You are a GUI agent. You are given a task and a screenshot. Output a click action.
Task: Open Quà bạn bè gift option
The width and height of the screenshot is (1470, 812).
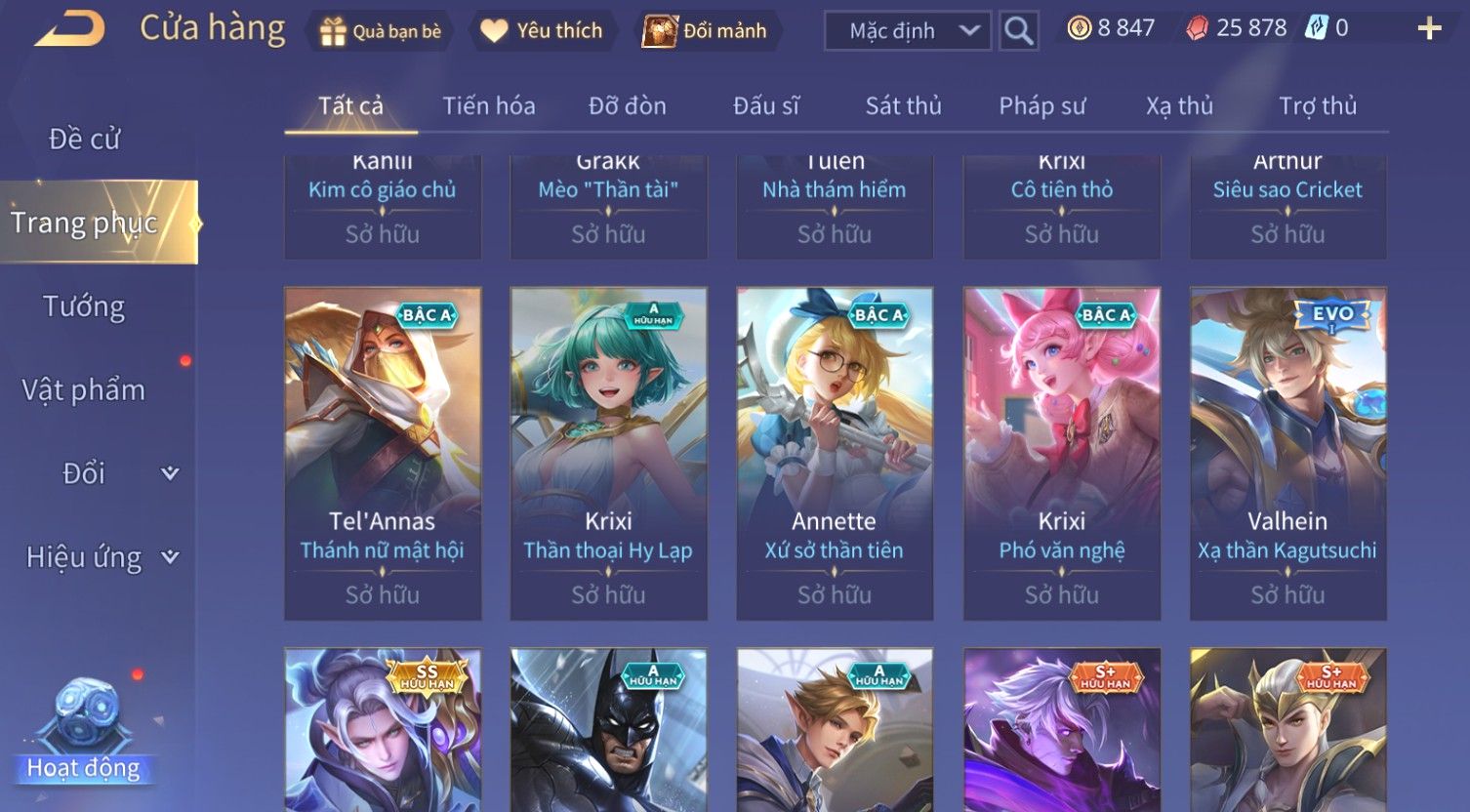381,31
